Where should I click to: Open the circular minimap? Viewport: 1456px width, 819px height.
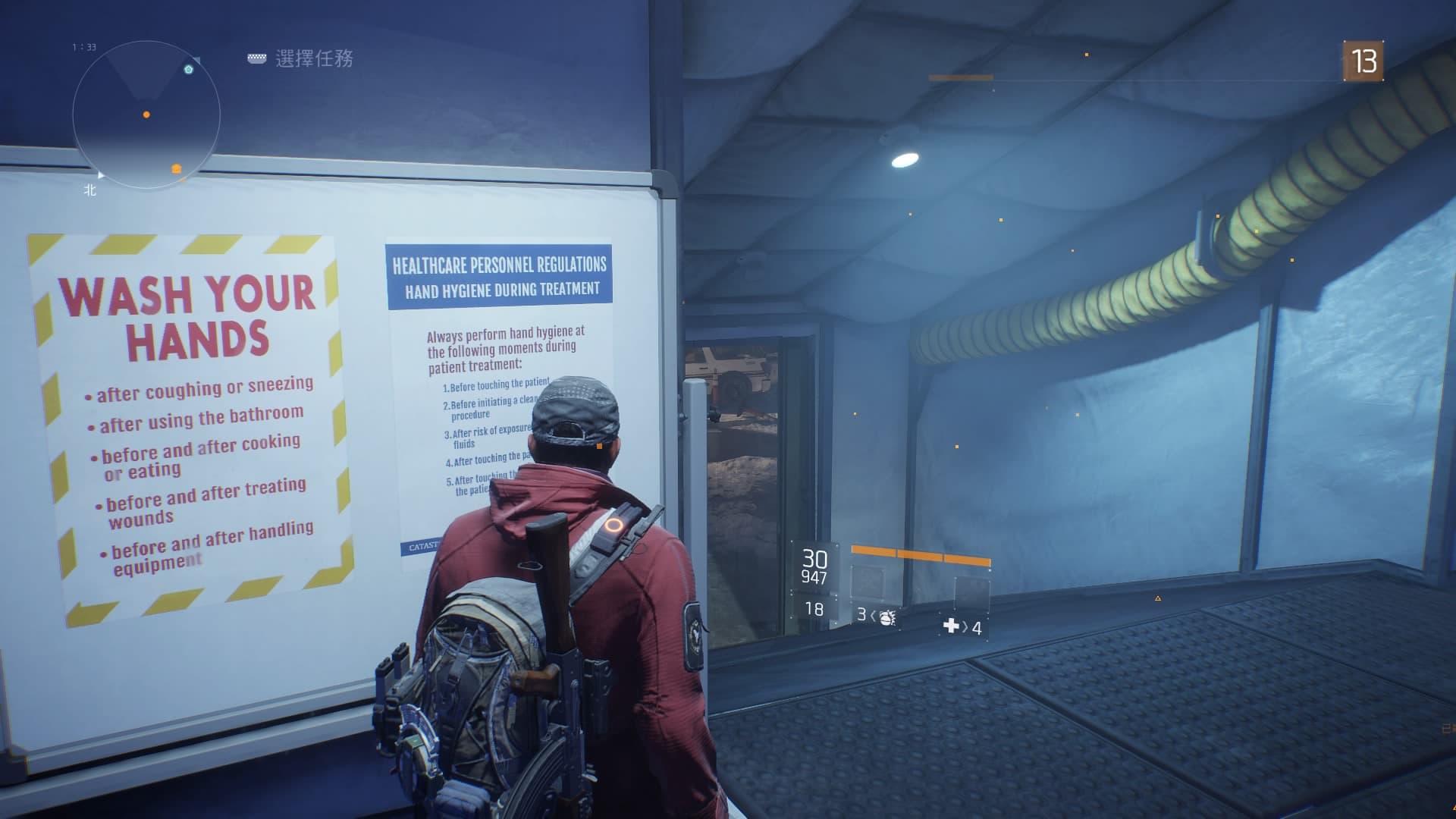146,115
